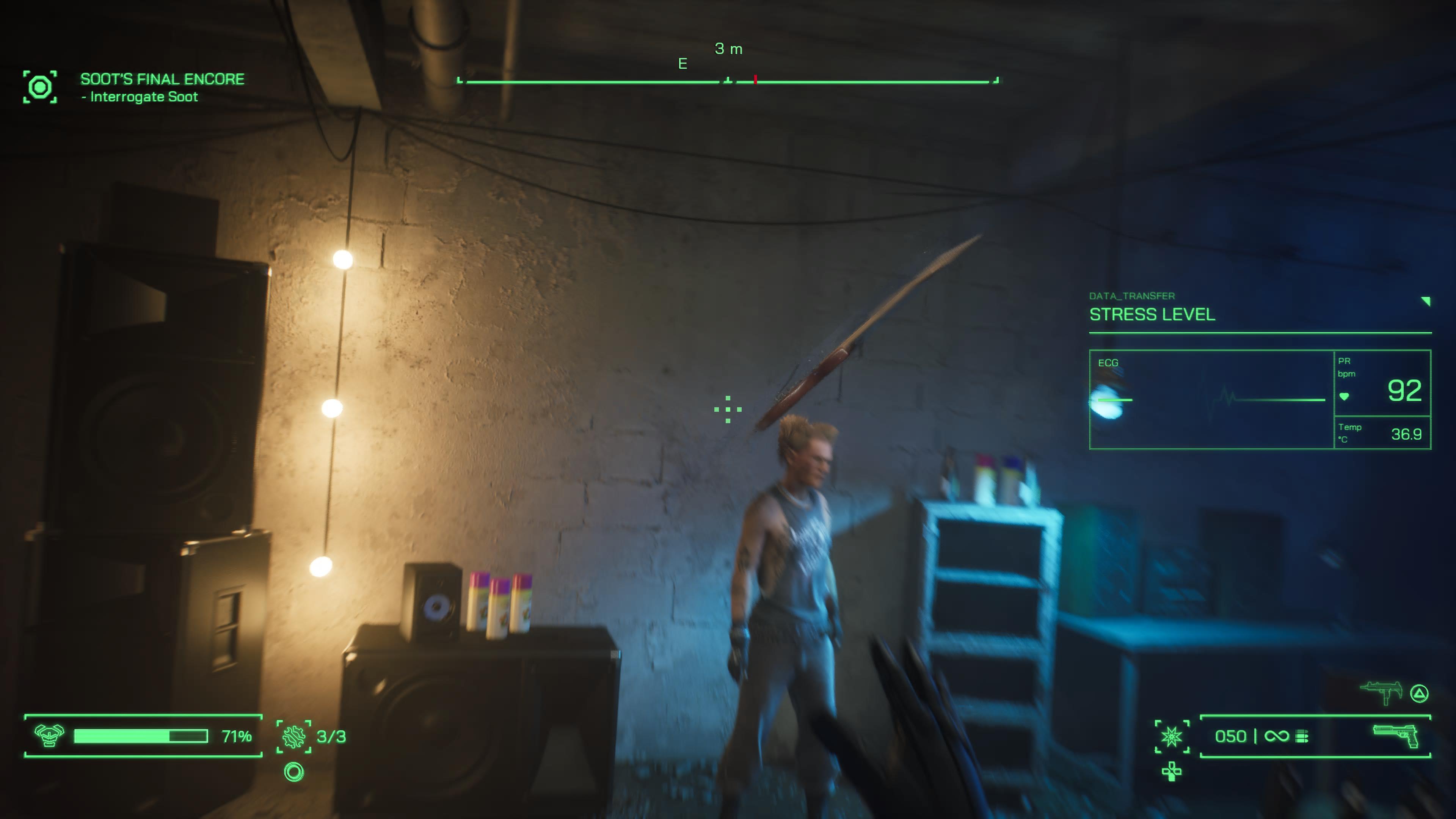Click the circular ring icon below repair kits
Viewport: 1456px width, 819px height.
tap(294, 772)
